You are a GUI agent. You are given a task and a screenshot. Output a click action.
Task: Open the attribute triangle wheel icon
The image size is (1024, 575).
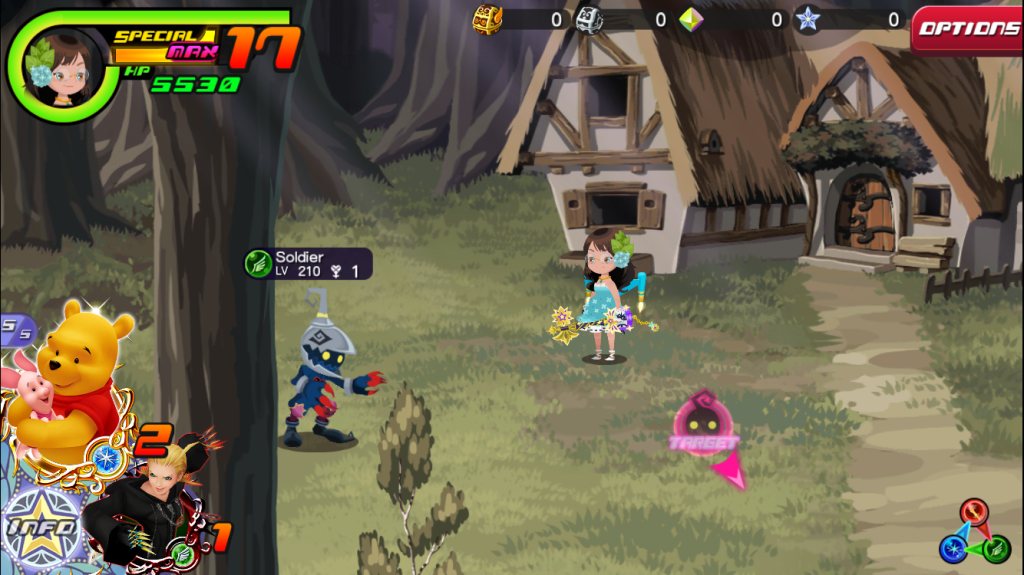coord(973,531)
